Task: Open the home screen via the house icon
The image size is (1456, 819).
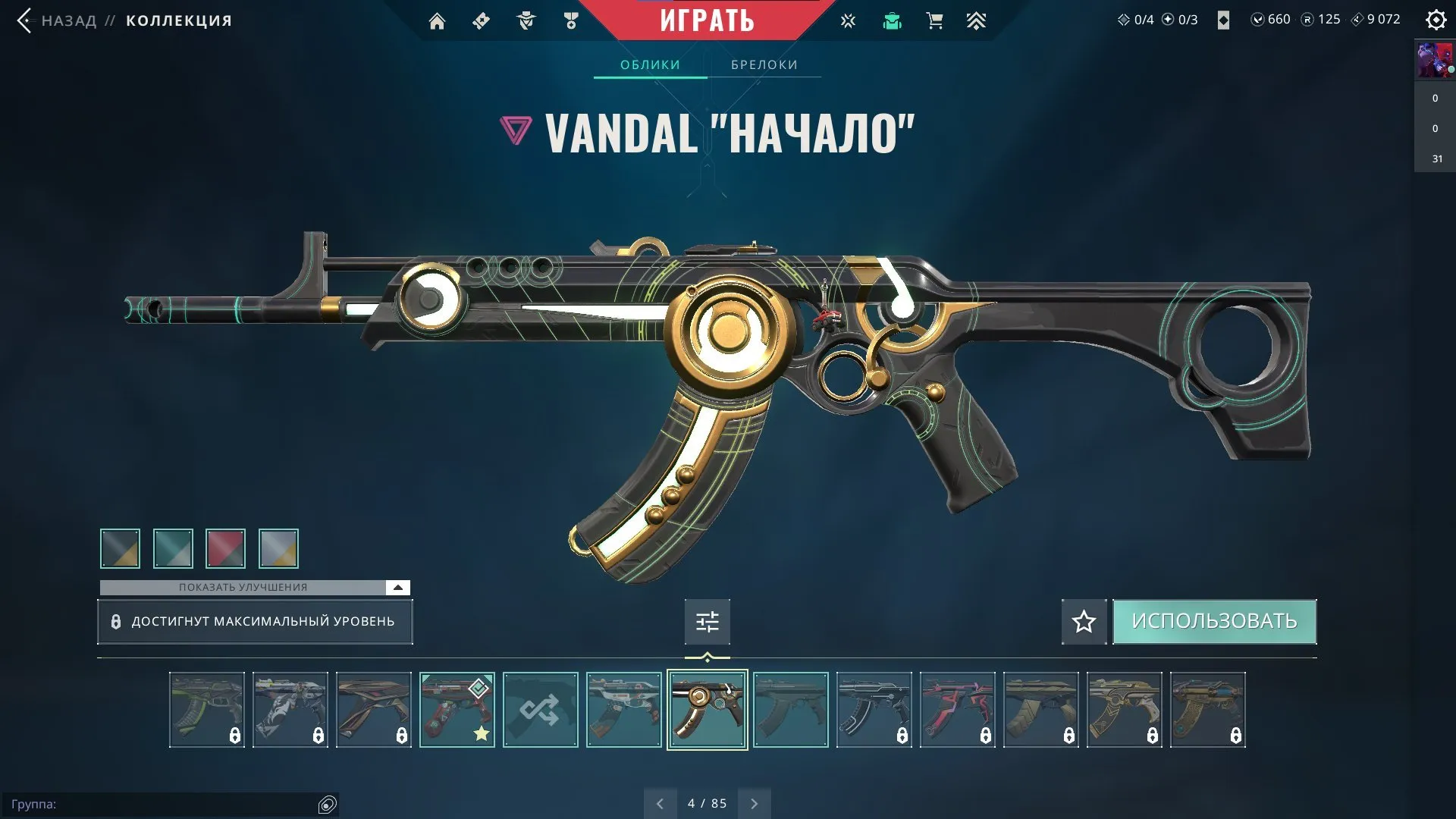Action: 437,21
